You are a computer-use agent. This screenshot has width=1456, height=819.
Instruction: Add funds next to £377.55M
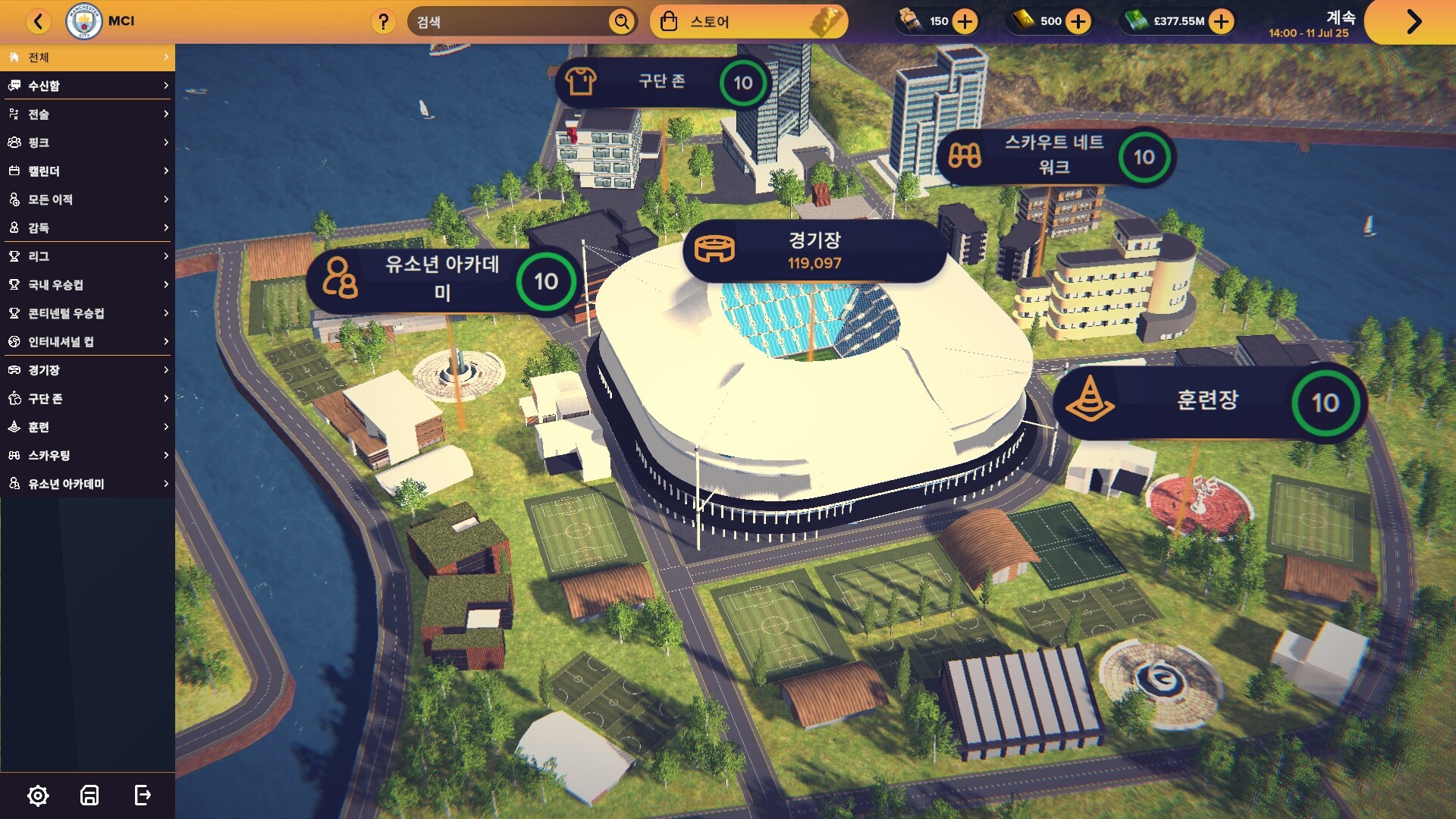(x=1221, y=21)
